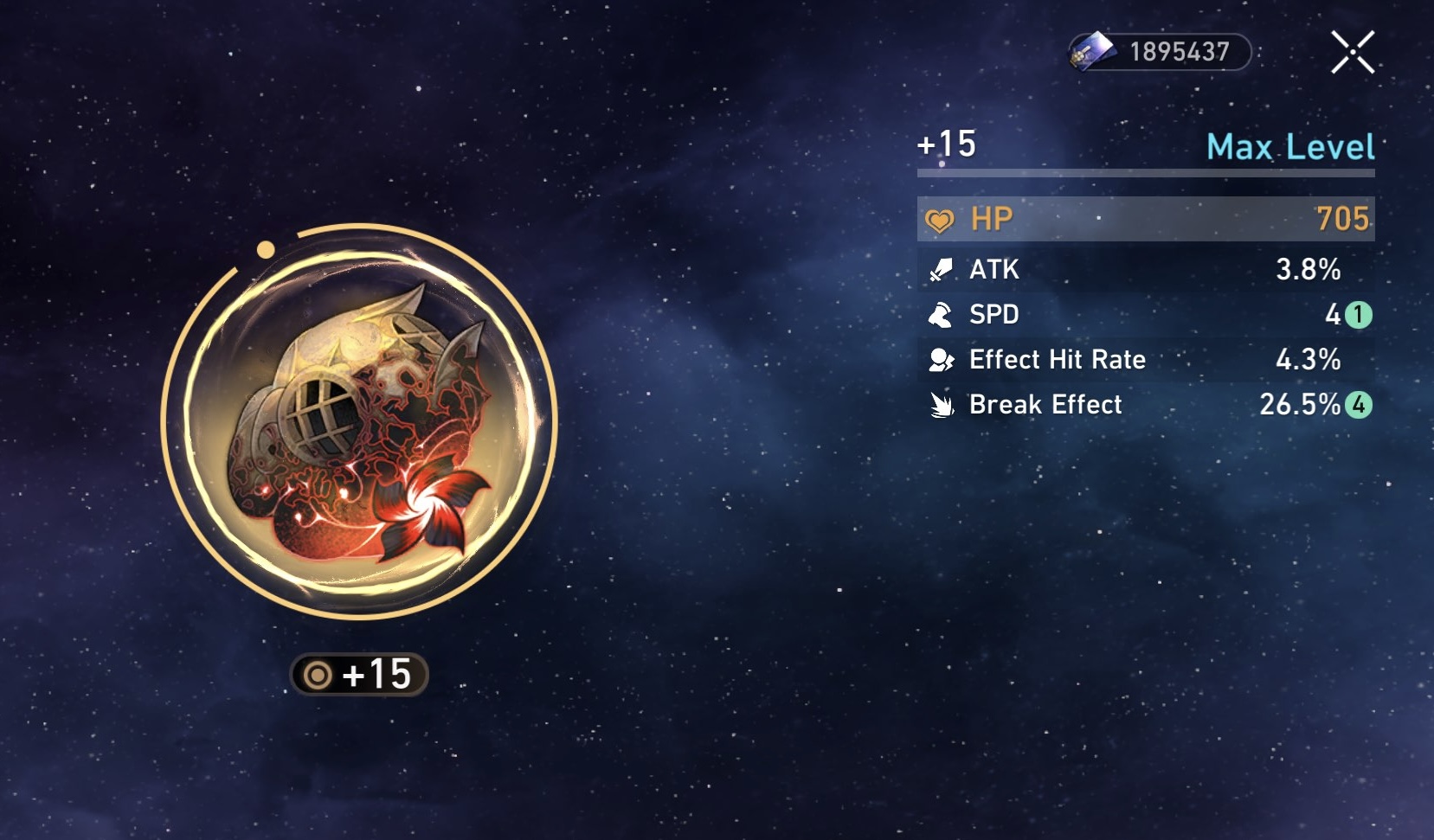Viewport: 1434px width, 840px height.
Task: Select the ATK sword stat icon
Action: (943, 269)
